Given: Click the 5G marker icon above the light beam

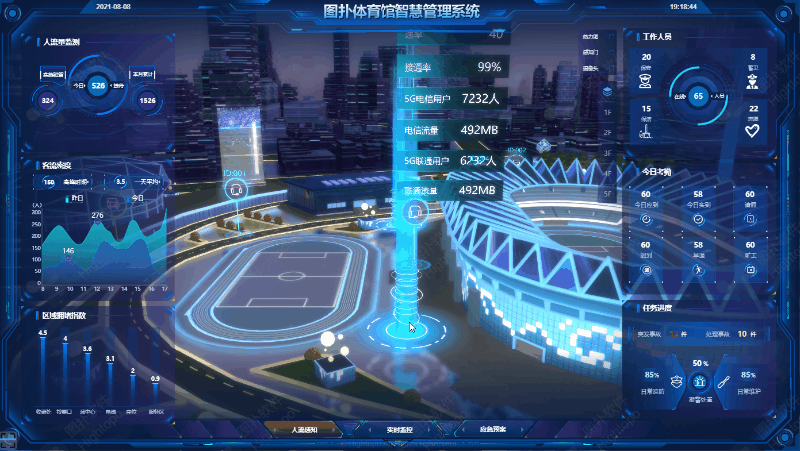Looking at the screenshot, I should coord(417,211).
